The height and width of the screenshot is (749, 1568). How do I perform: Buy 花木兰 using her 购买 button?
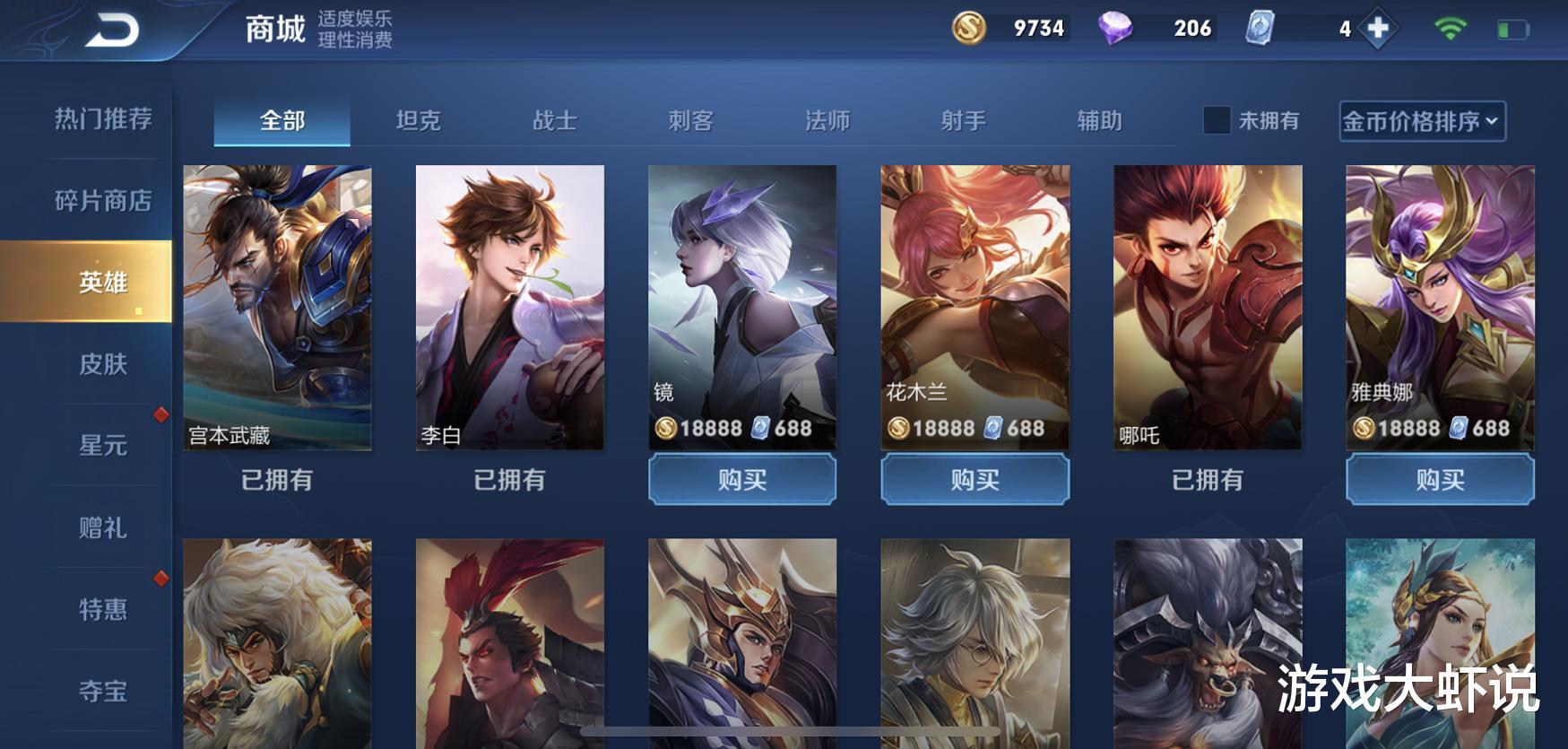point(975,480)
